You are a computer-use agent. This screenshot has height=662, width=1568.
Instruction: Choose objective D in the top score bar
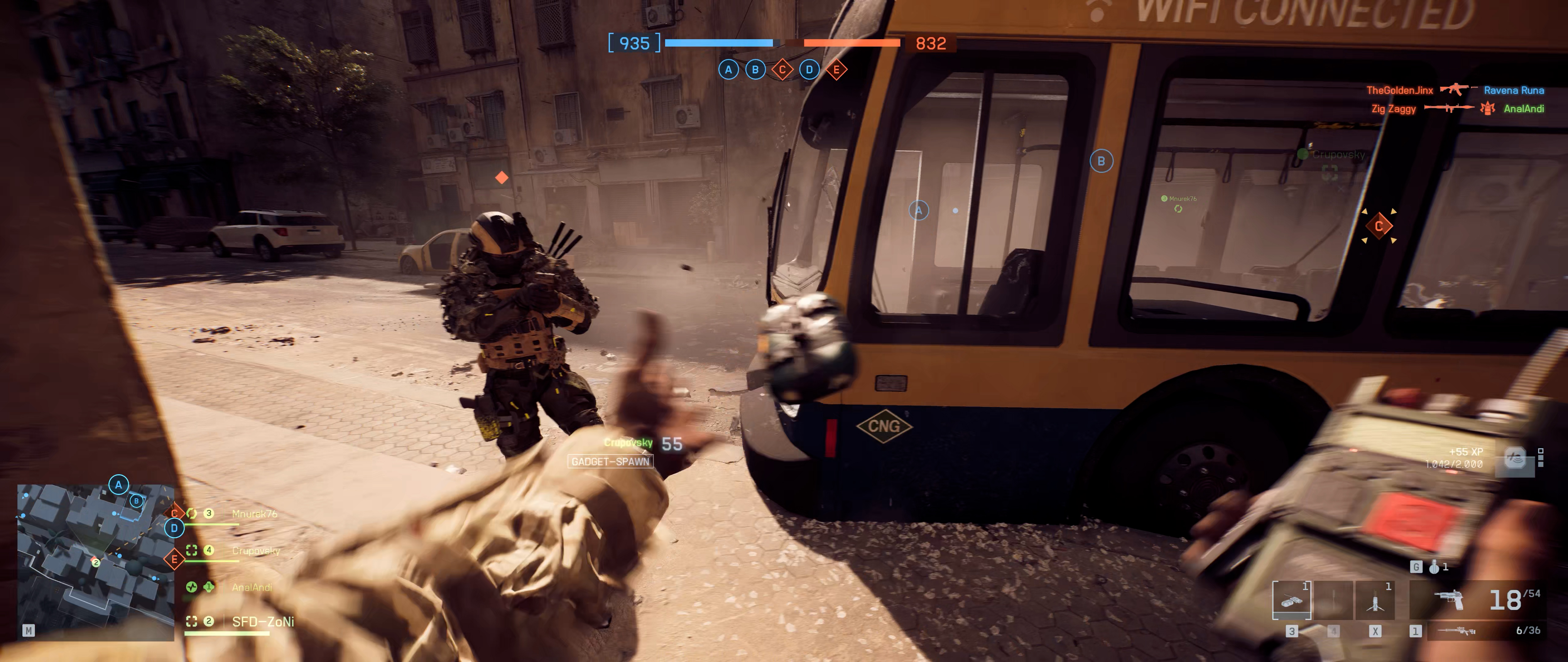(x=809, y=70)
